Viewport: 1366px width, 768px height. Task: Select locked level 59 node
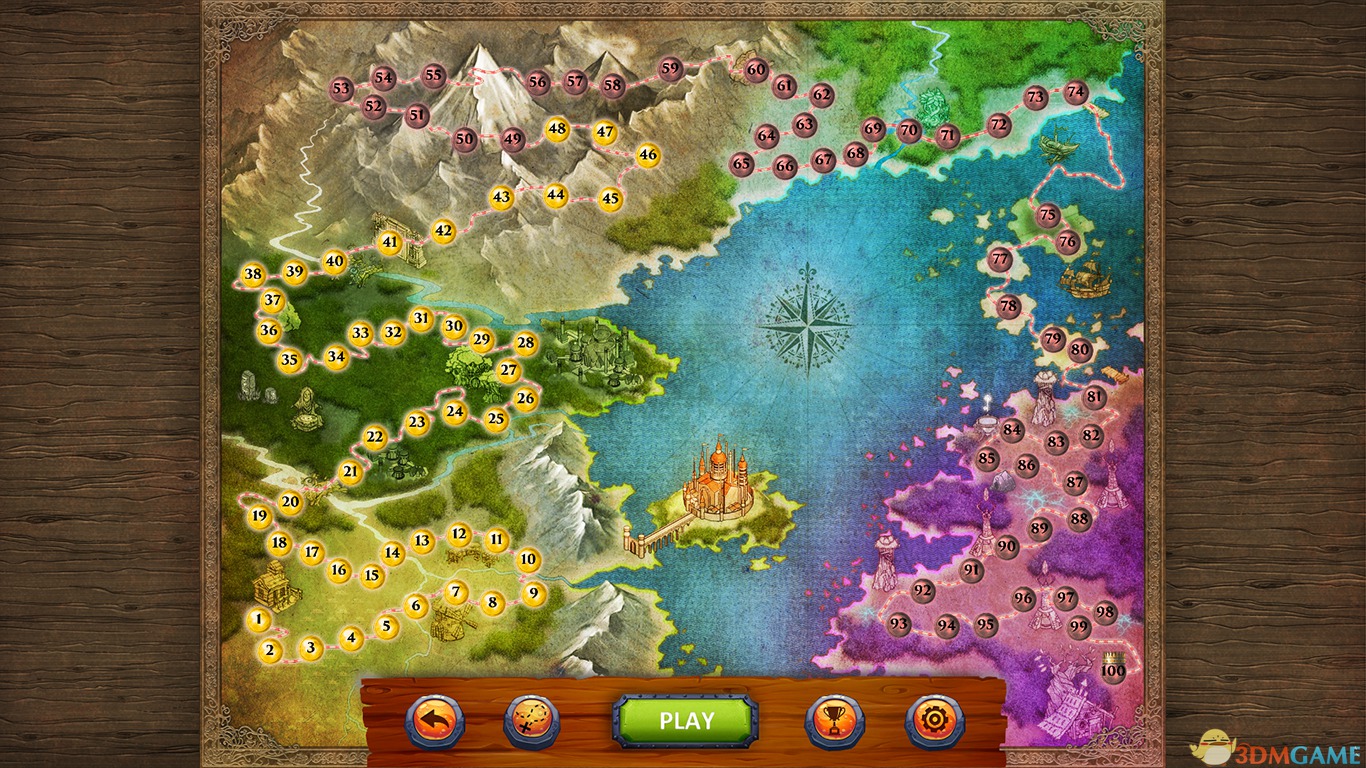[x=670, y=69]
